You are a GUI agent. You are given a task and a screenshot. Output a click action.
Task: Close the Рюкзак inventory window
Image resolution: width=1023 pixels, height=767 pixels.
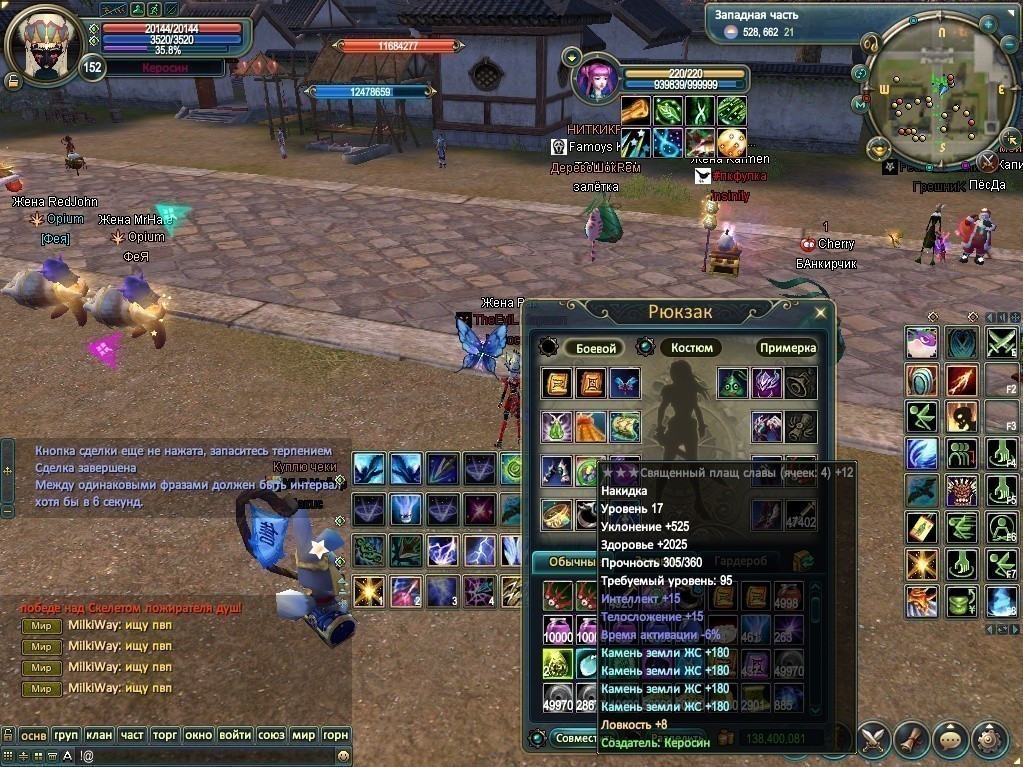(x=820, y=313)
